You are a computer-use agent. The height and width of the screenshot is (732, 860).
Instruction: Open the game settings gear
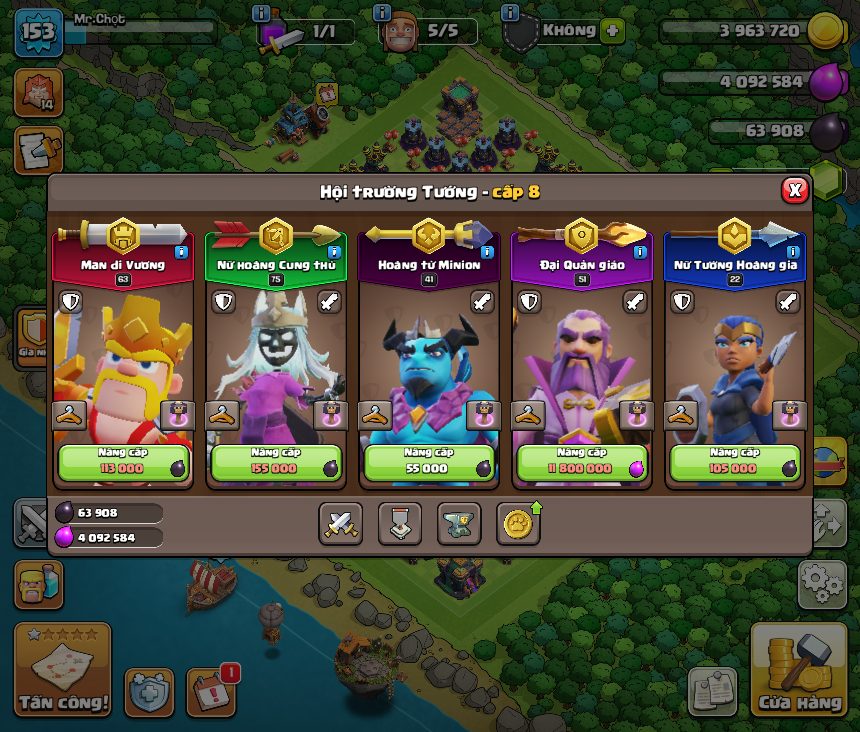[821, 584]
